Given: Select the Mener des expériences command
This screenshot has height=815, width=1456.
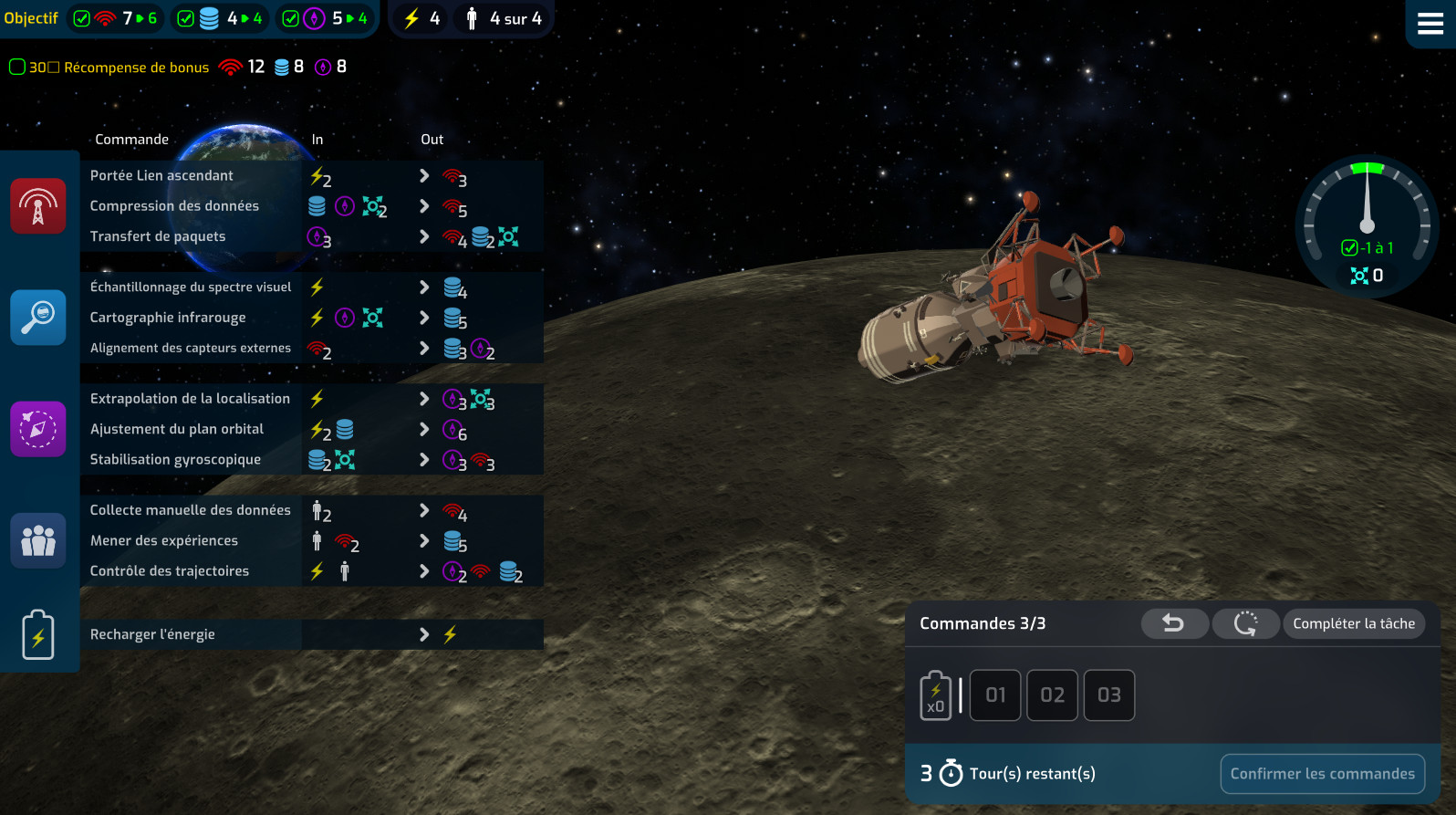Looking at the screenshot, I should pyautogui.click(x=164, y=540).
